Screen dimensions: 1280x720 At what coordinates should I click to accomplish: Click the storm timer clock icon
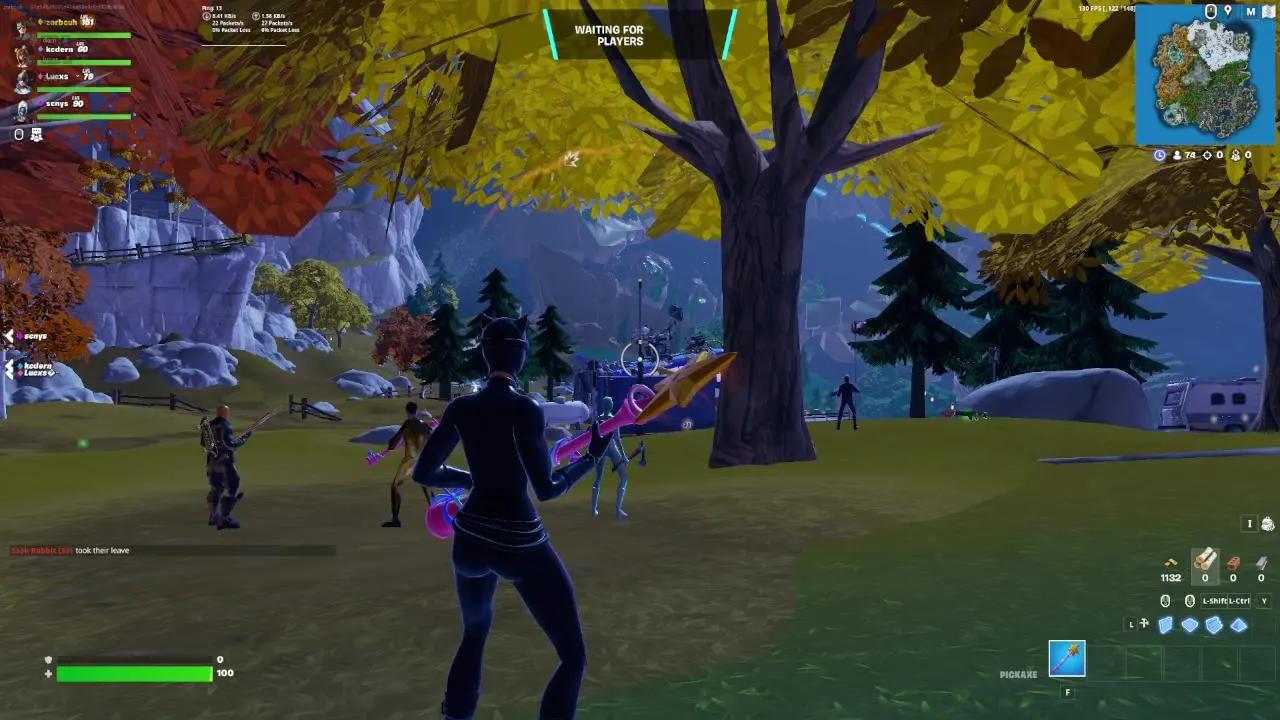[1159, 156]
